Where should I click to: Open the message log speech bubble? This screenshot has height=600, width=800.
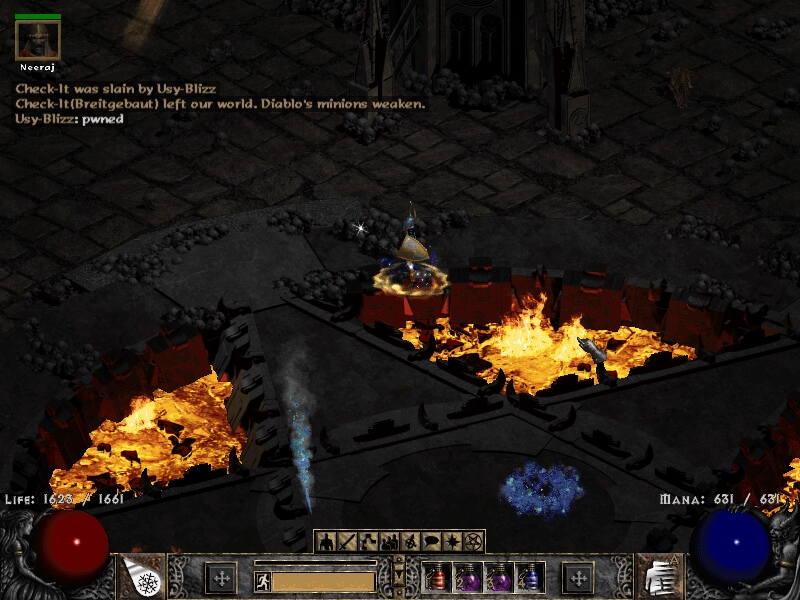coord(431,541)
